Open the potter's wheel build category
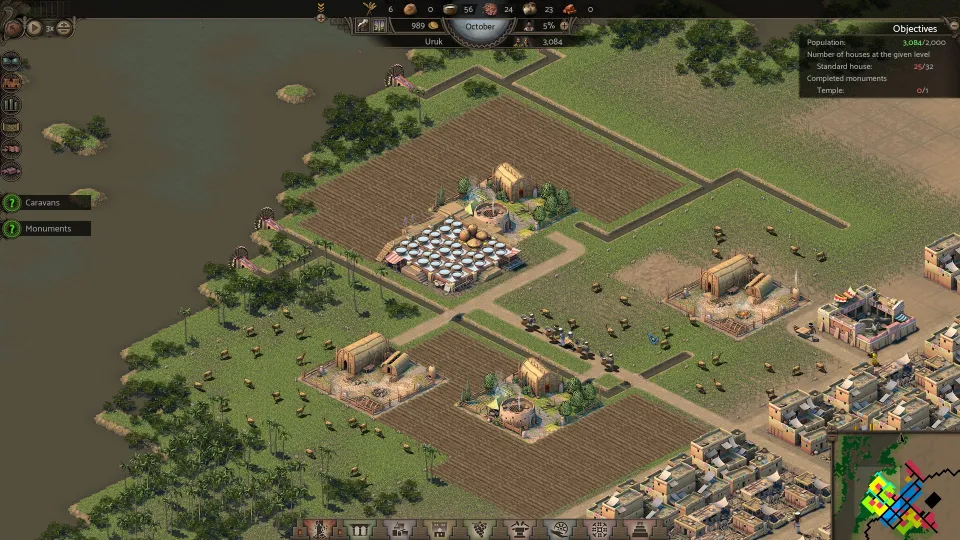 point(560,530)
